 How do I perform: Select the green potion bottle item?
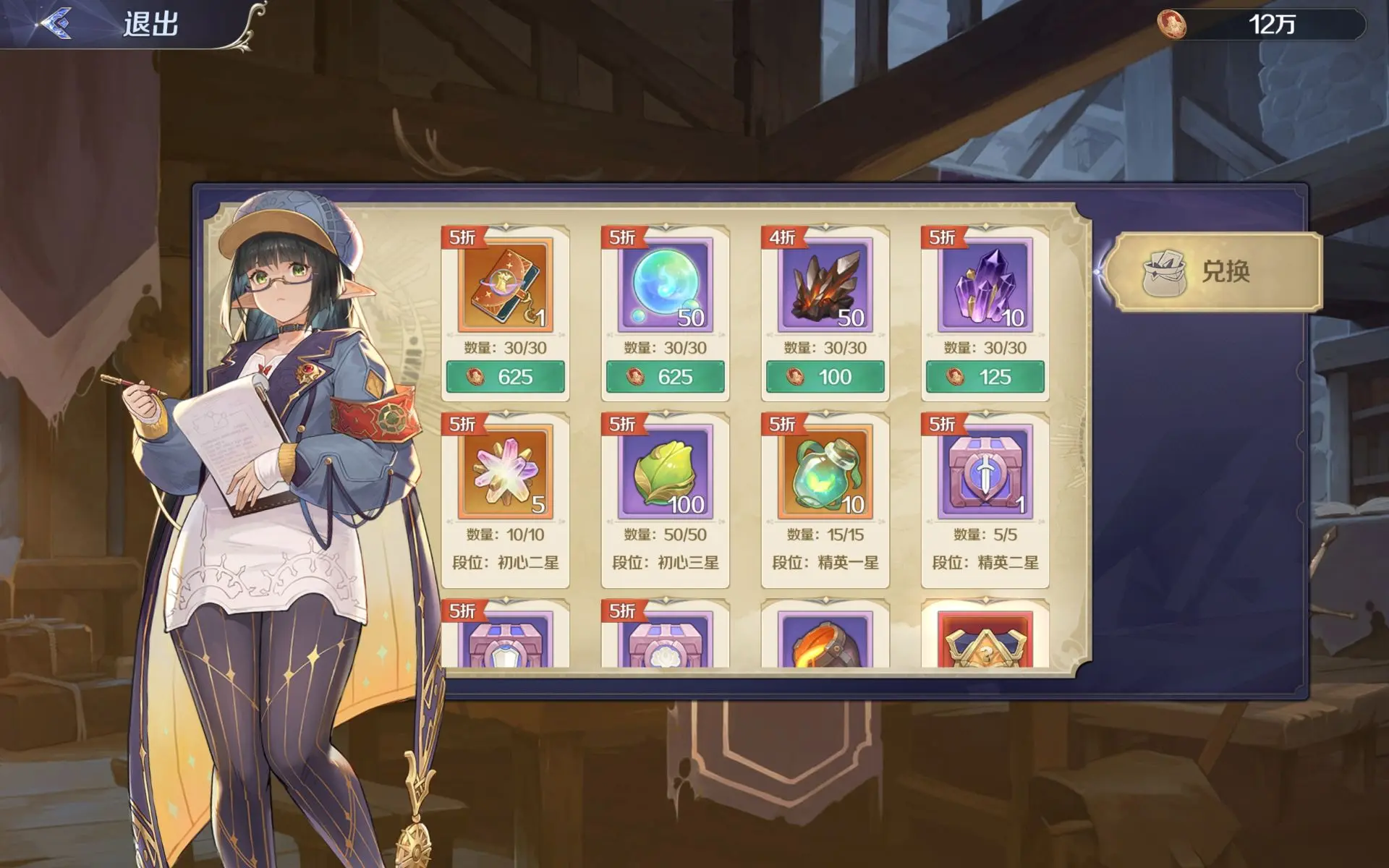(825, 472)
